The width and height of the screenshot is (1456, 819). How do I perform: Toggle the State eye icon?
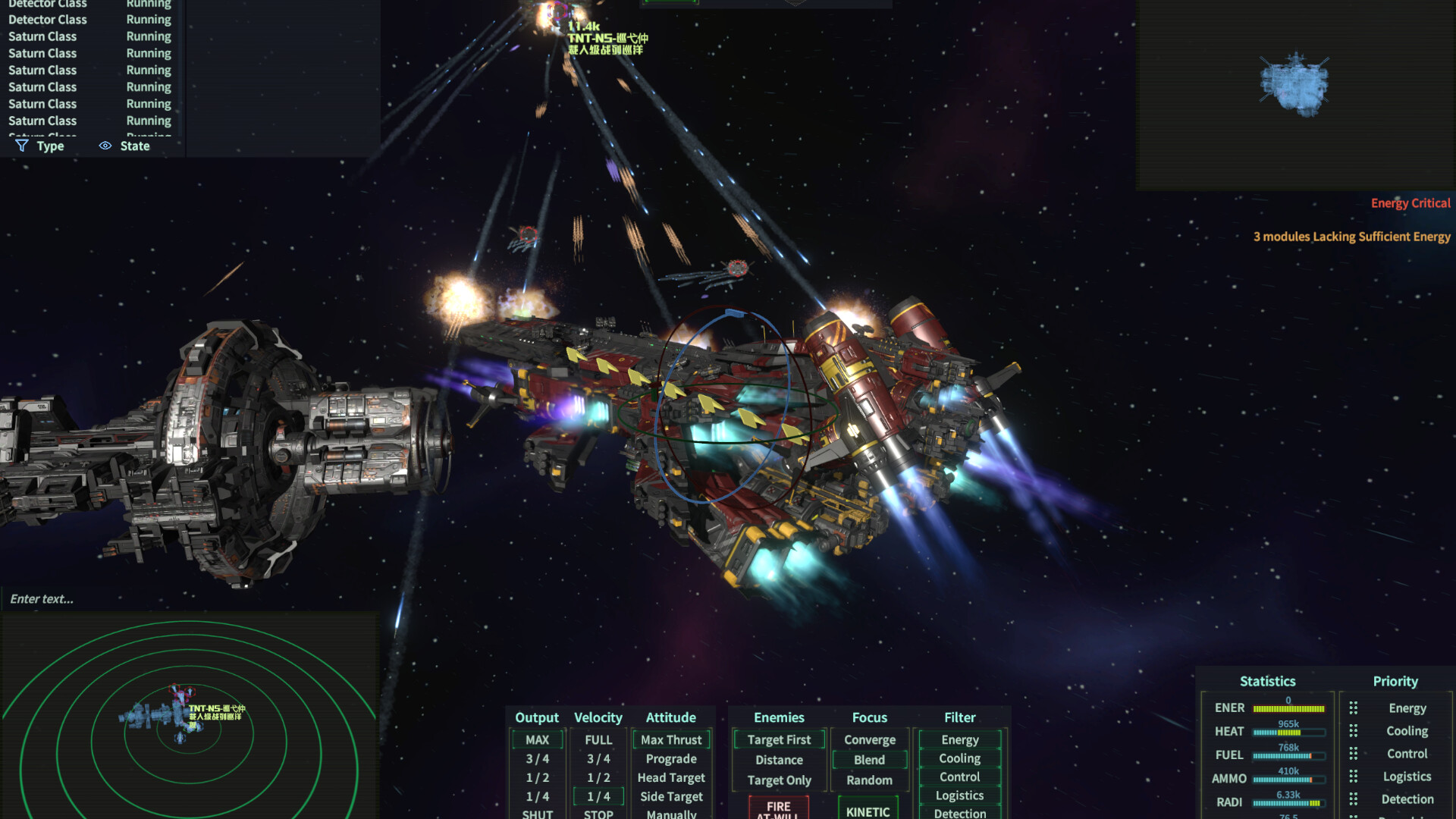click(105, 146)
